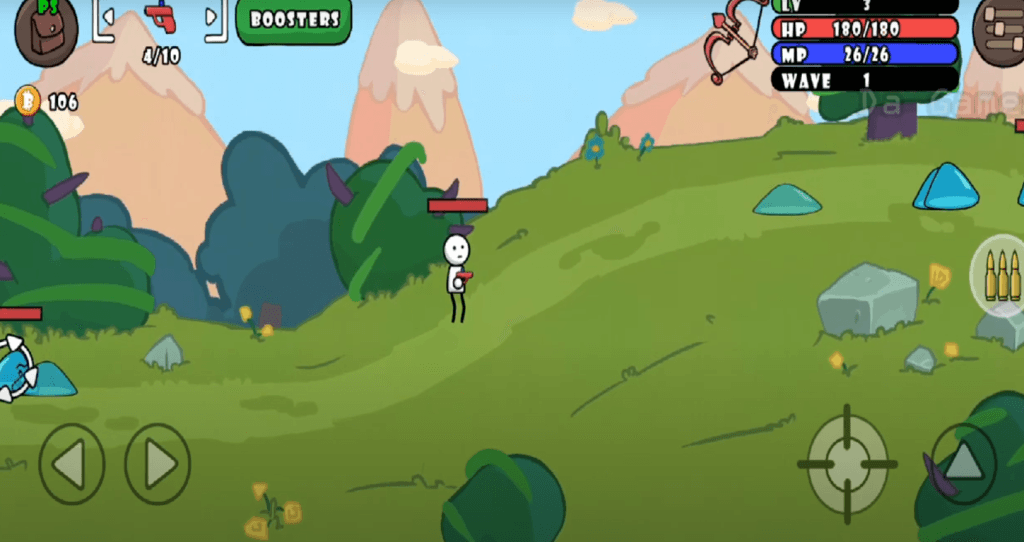This screenshot has width=1024, height=542.
Task: Tap the bow and arrow icon
Action: (736, 40)
